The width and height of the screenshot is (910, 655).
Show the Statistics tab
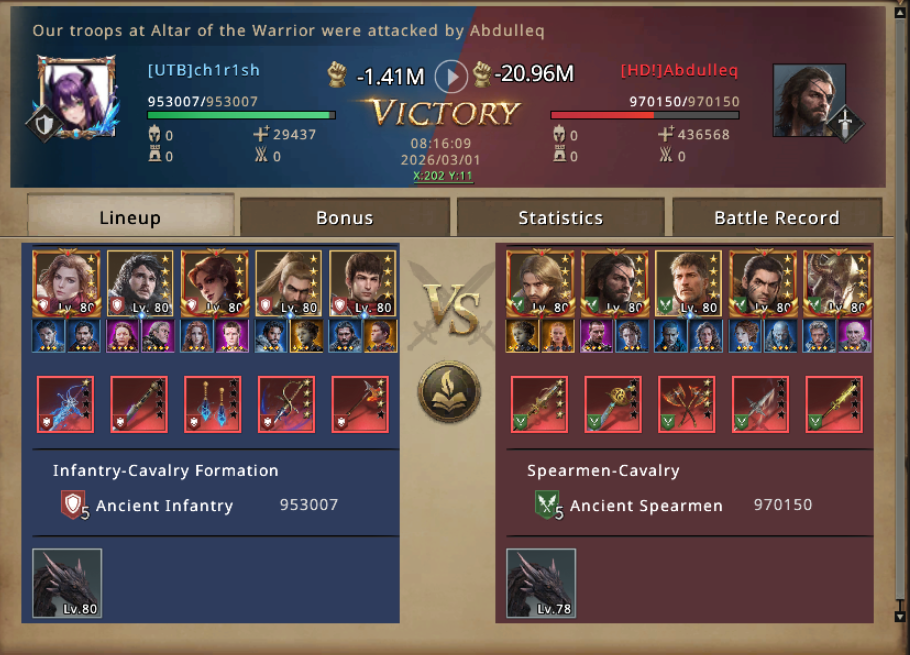[560, 217]
